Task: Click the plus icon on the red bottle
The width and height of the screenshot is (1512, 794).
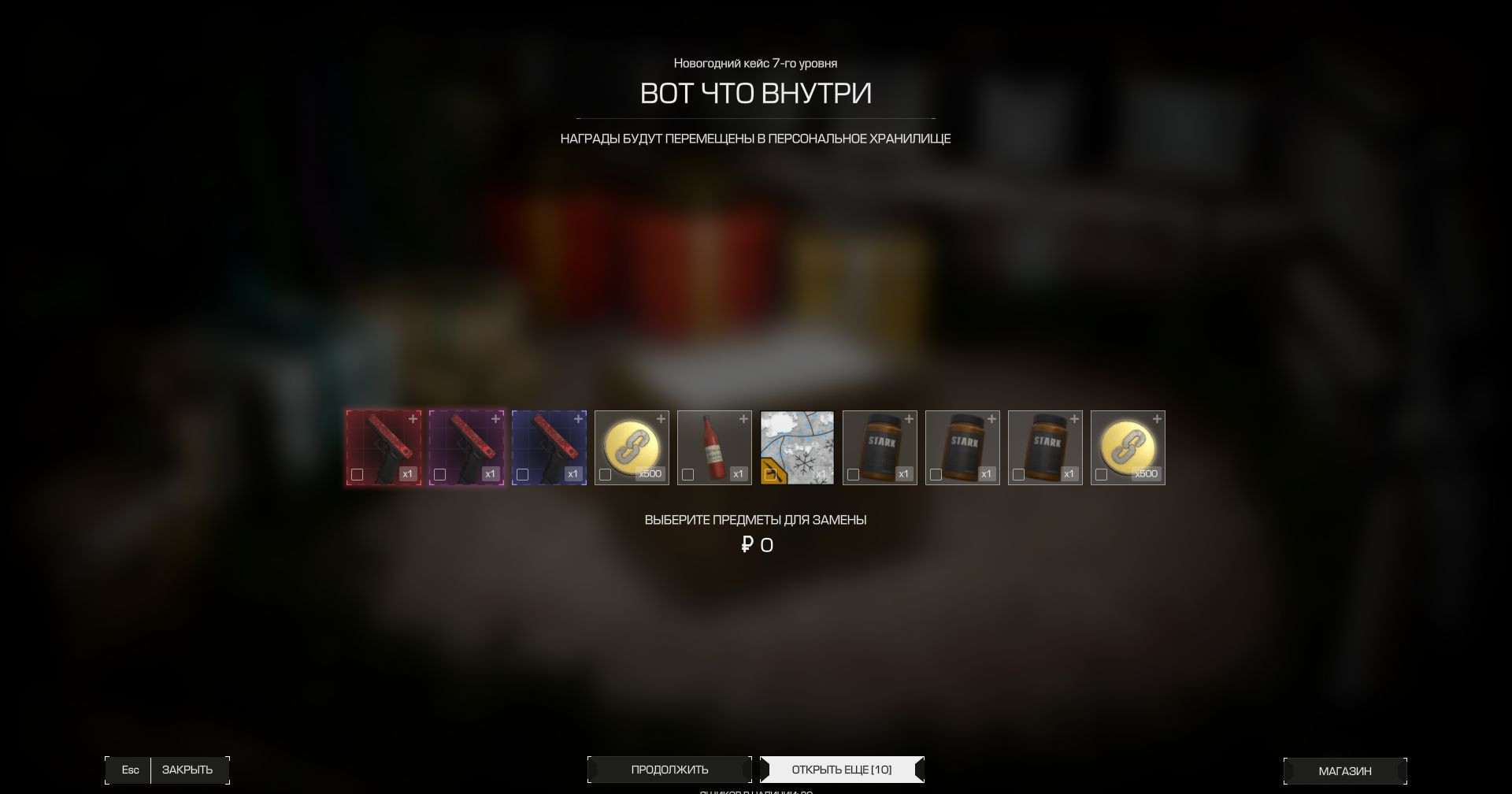Action: [x=743, y=419]
